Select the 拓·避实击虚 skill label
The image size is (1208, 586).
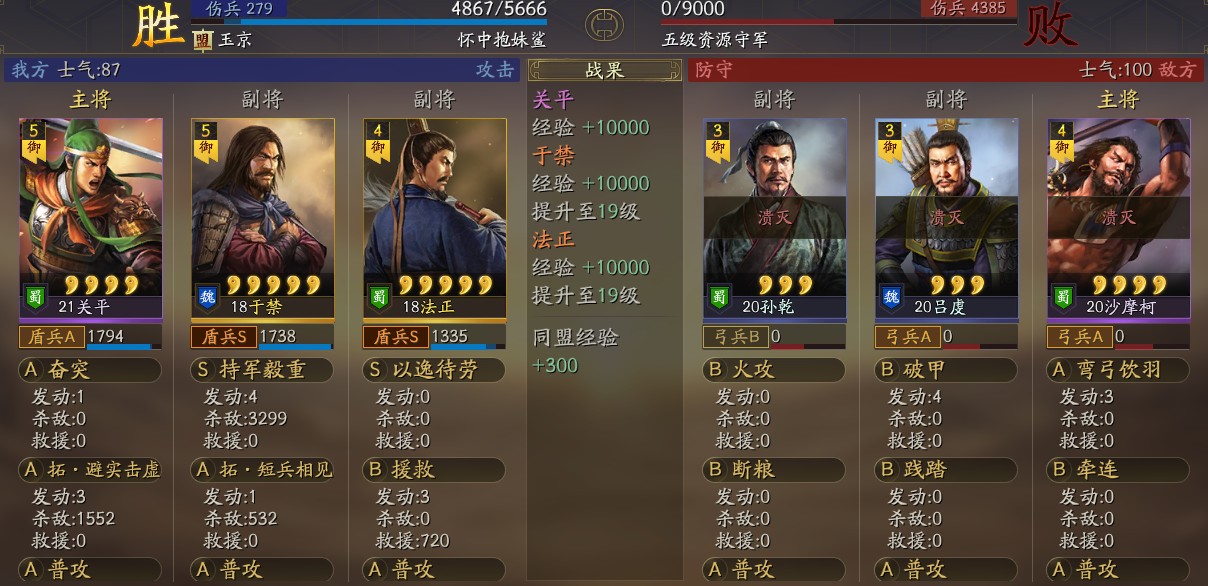[x=90, y=469]
